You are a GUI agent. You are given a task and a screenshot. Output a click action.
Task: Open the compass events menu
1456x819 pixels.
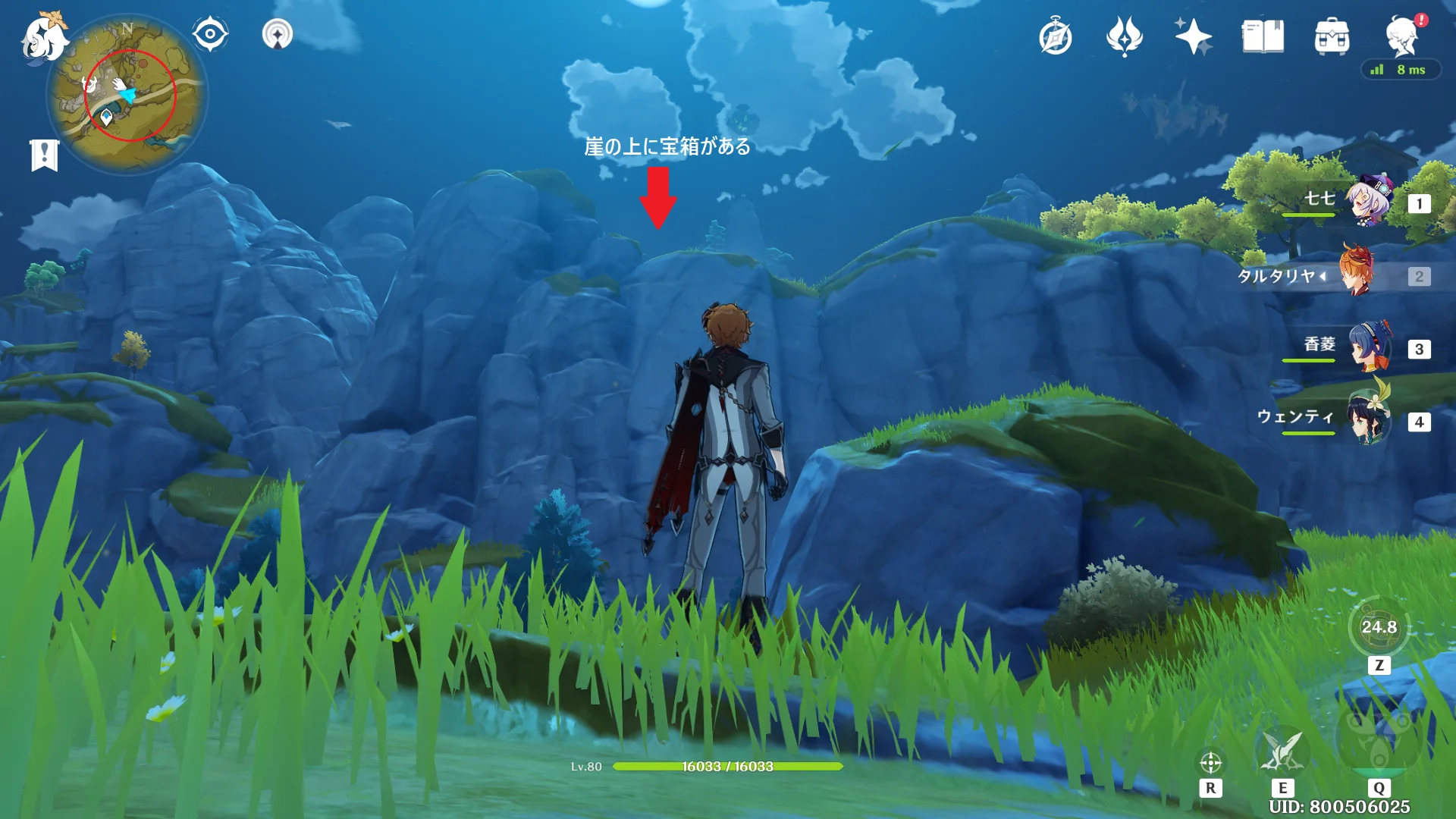coord(1056,37)
